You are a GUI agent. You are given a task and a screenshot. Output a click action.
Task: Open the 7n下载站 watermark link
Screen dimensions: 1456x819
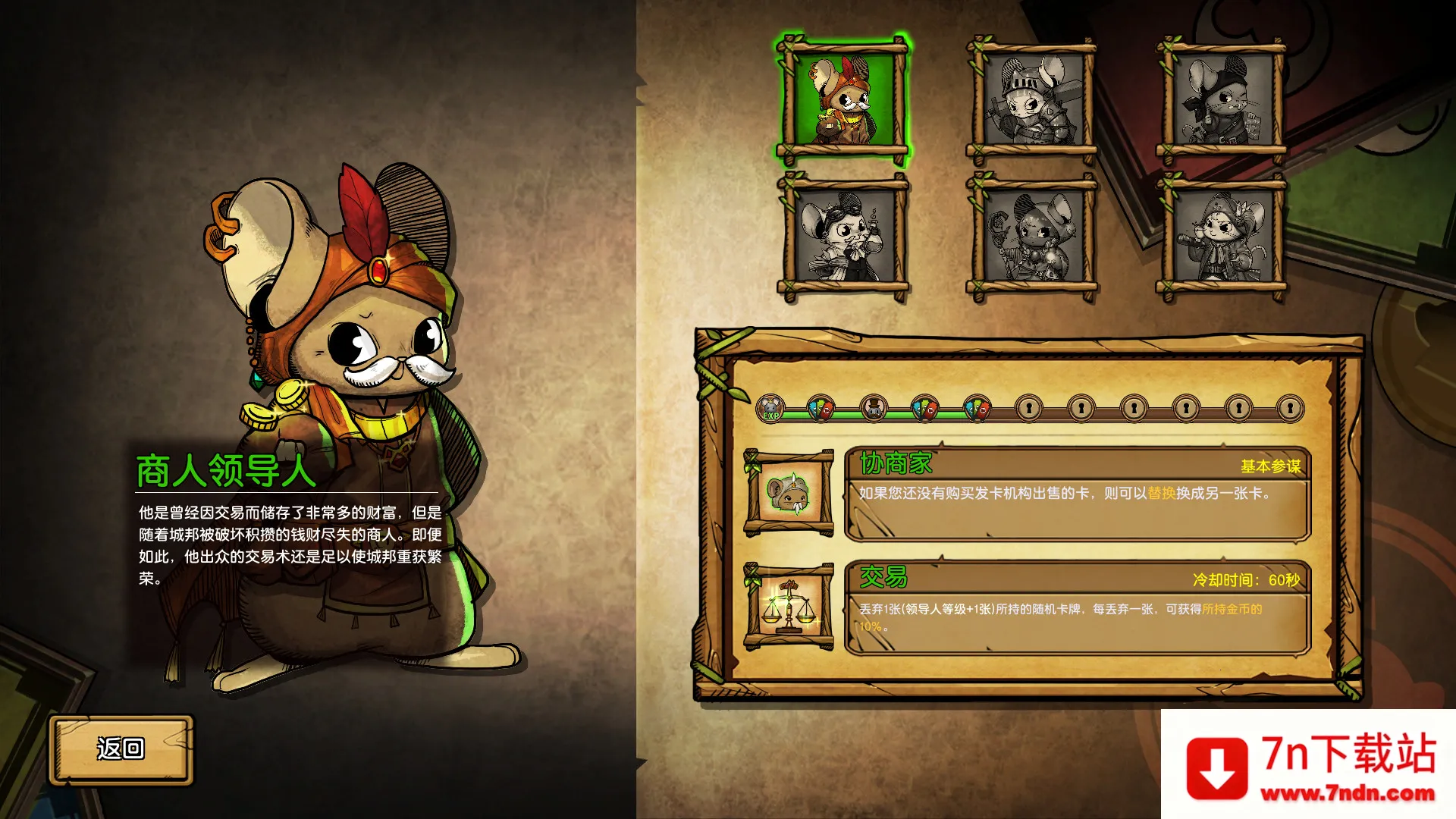point(1310,766)
